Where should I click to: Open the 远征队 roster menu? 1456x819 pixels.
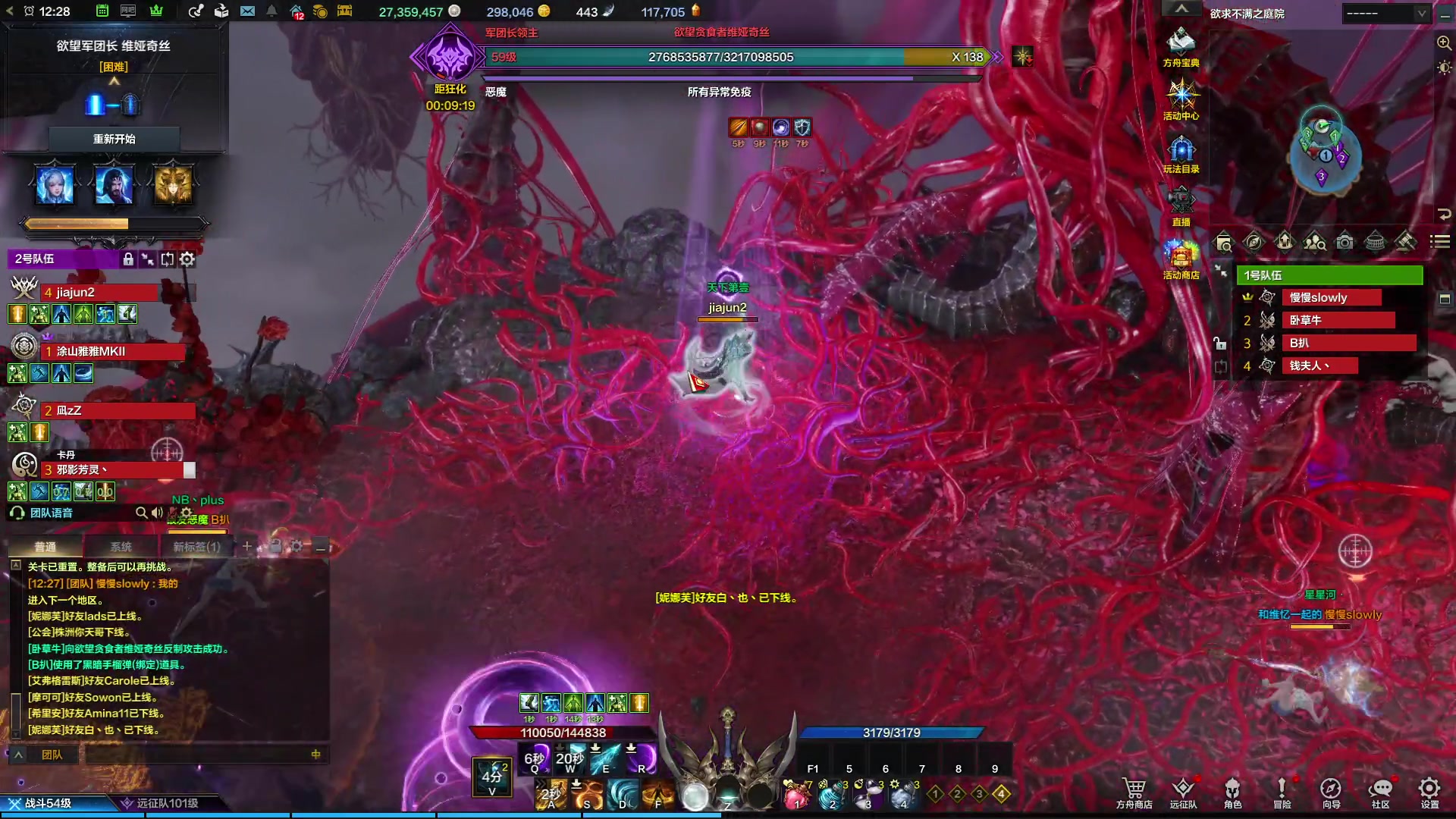1183,792
